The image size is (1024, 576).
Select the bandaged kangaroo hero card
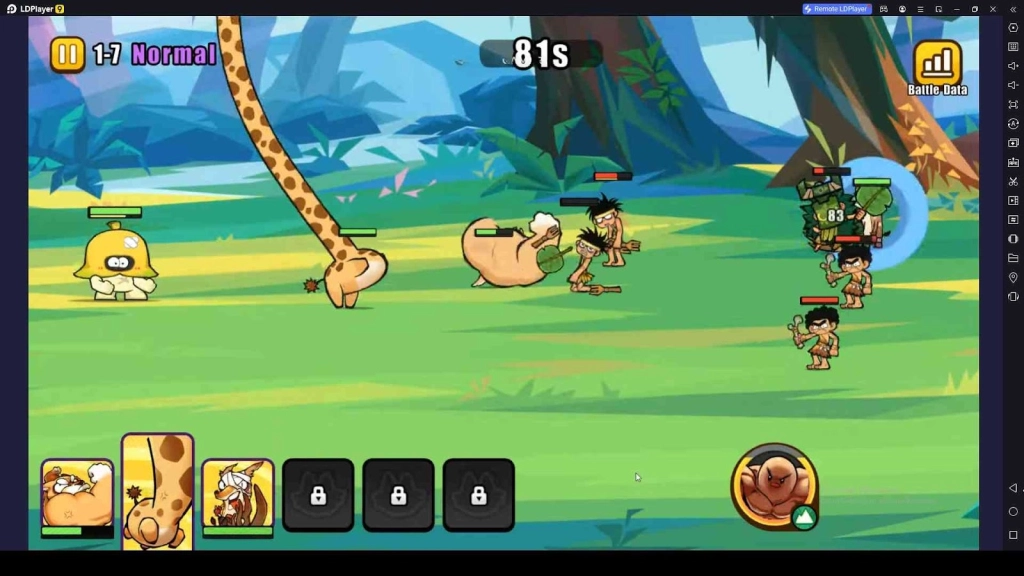[238, 495]
